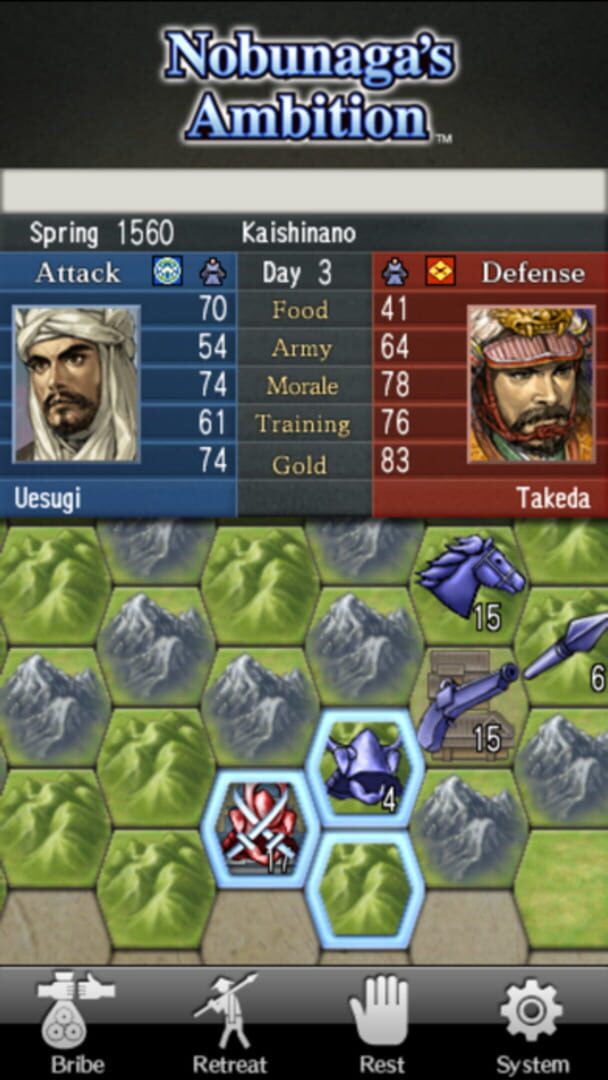Viewport: 608px width, 1080px height.
Task: Select the purple rifle unit with 15
Action: [x=467, y=705]
